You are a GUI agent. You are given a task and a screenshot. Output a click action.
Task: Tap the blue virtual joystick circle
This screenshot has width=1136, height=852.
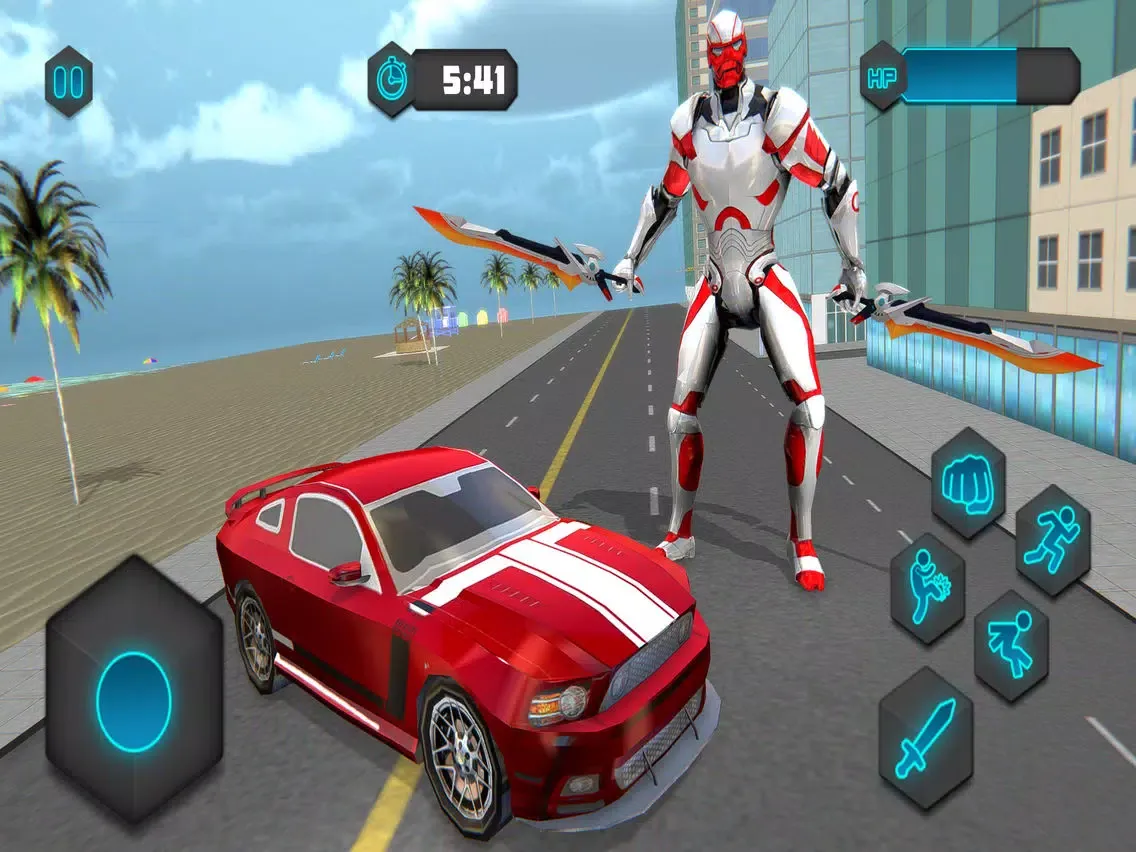coord(133,702)
